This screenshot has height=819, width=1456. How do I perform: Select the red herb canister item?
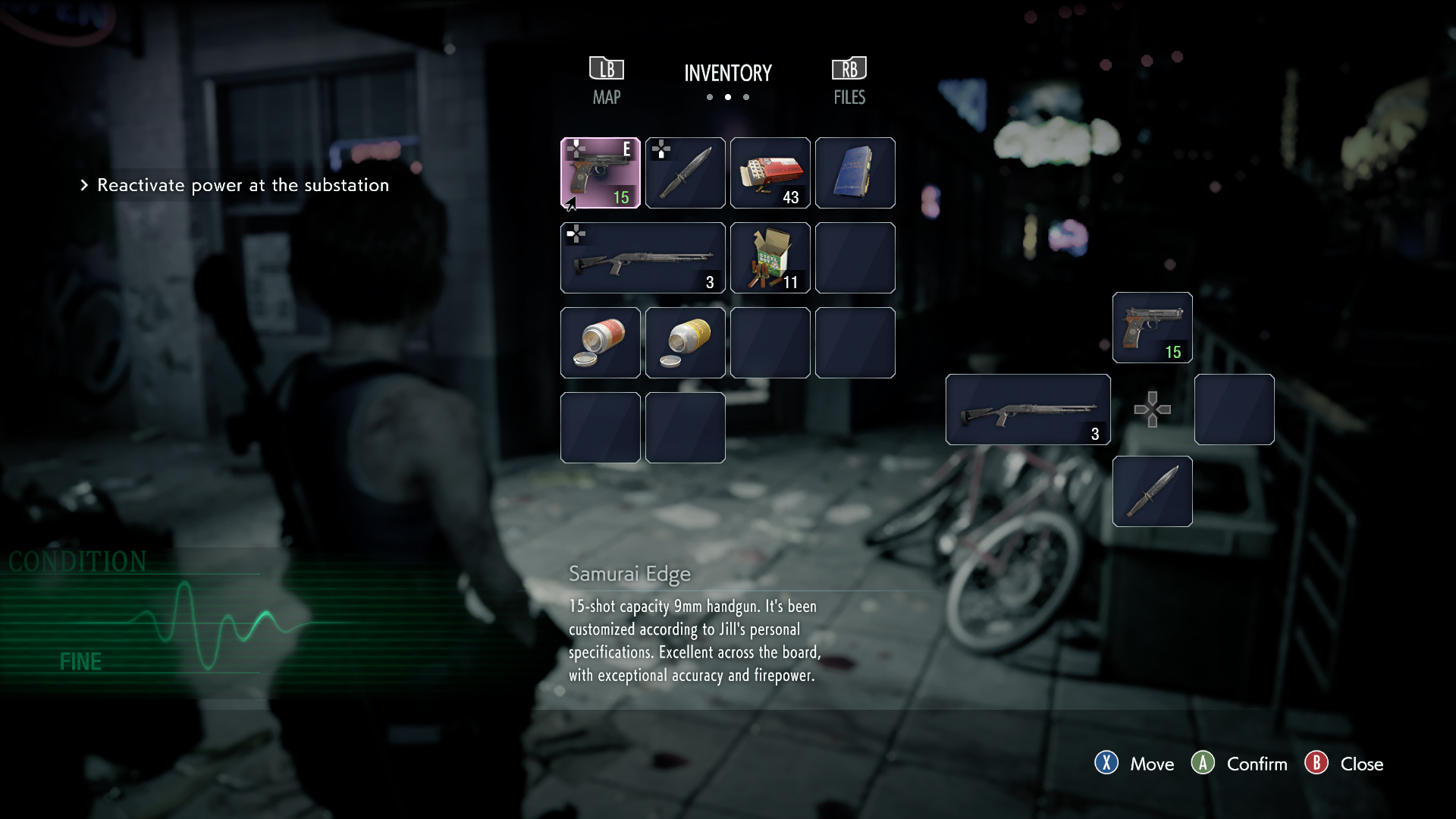click(601, 343)
